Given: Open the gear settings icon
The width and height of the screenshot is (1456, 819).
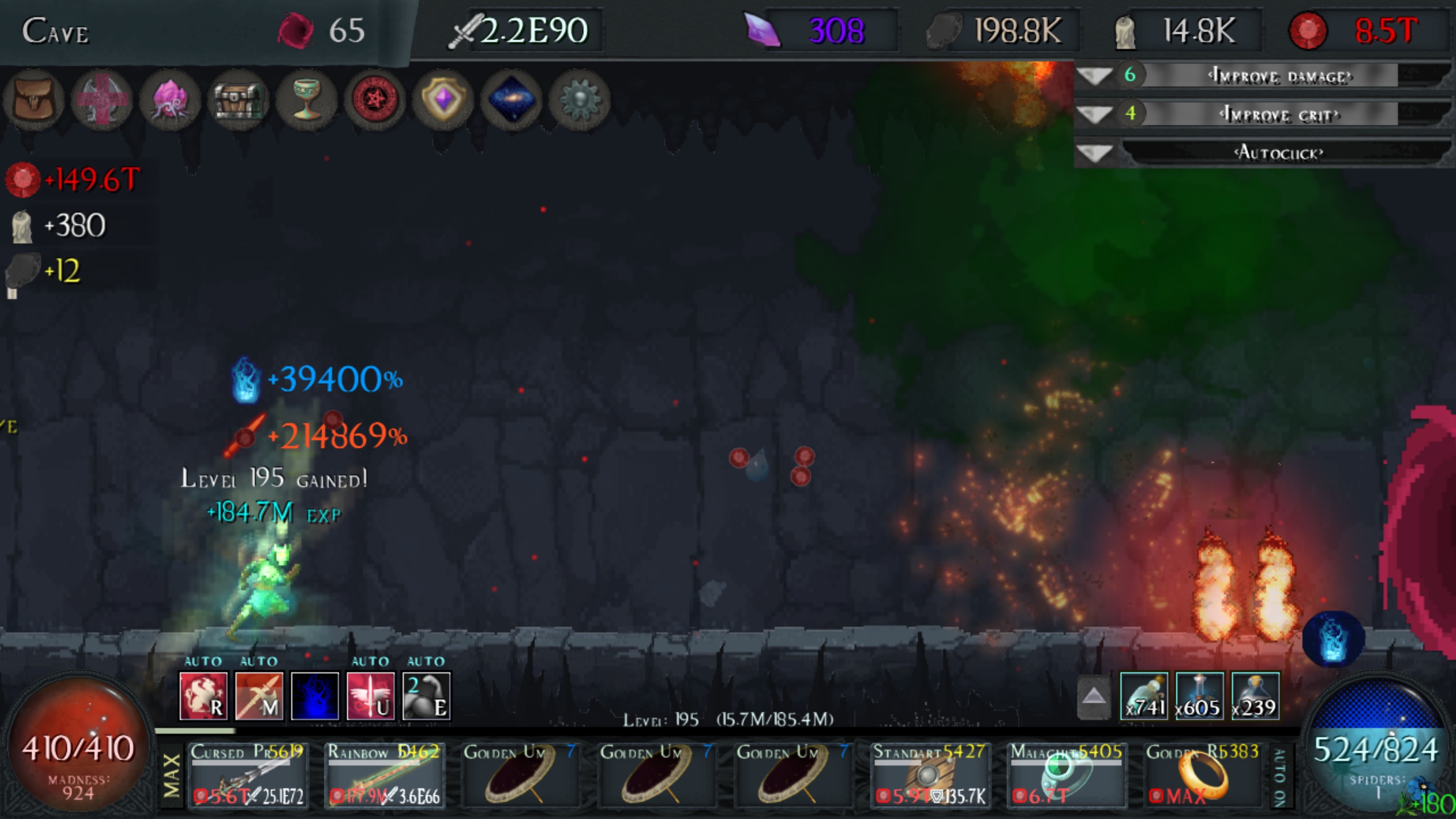Looking at the screenshot, I should pos(579,101).
